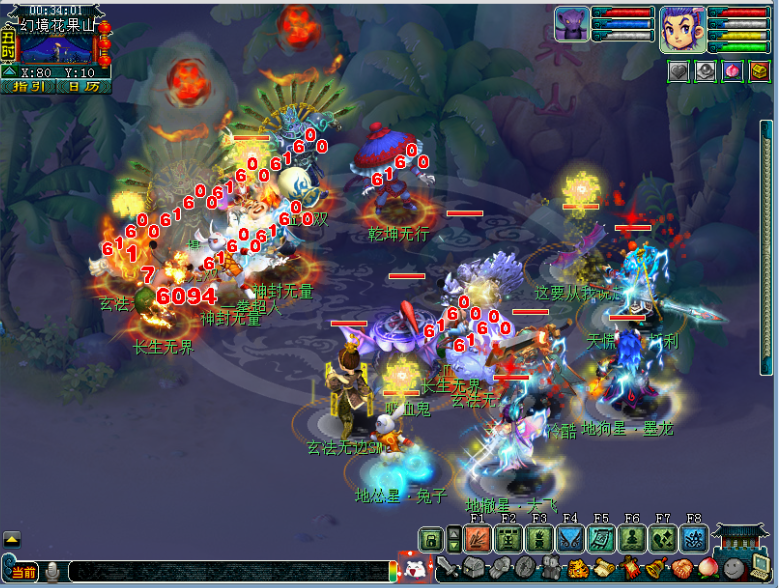Open the blue-haired character portrait

[683, 28]
